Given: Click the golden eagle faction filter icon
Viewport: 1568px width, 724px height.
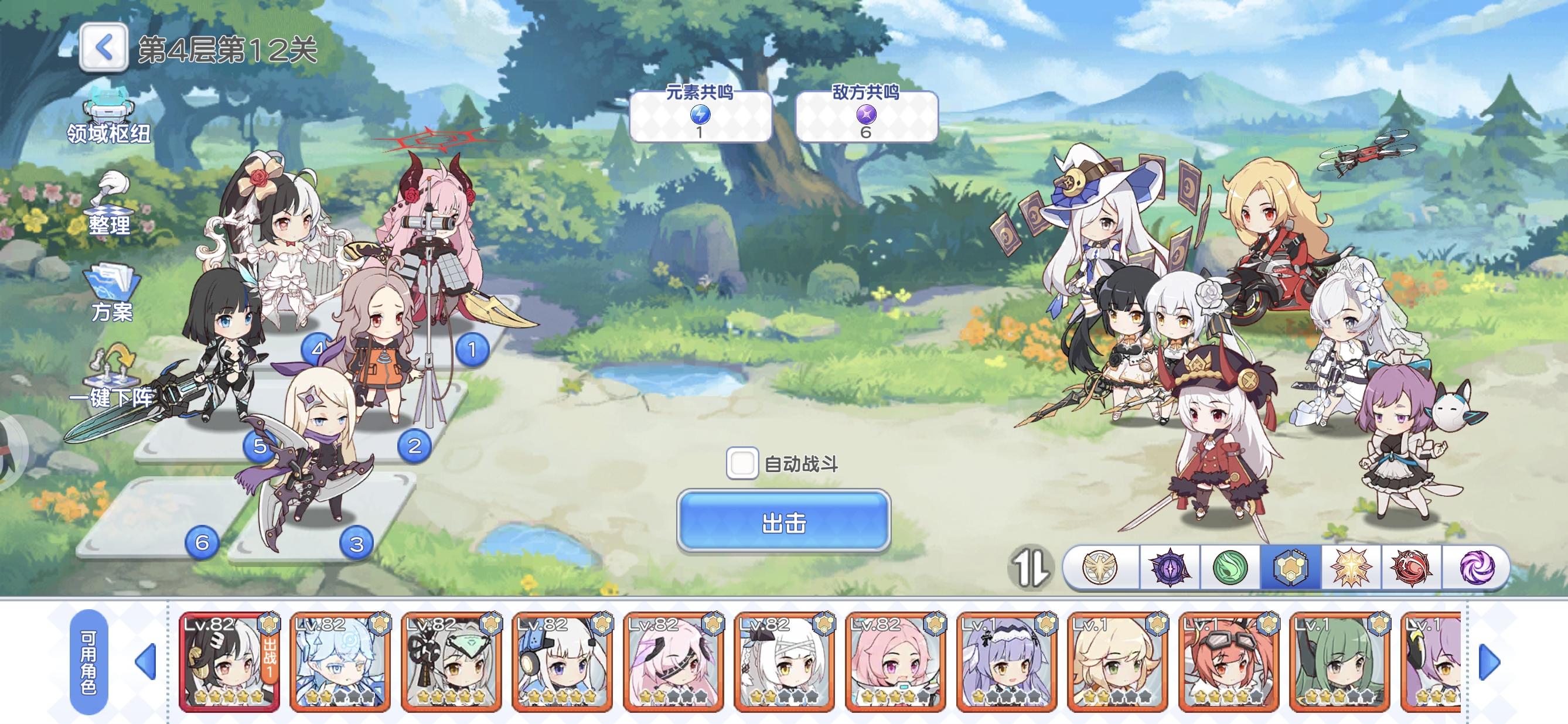Looking at the screenshot, I should tap(1099, 568).
